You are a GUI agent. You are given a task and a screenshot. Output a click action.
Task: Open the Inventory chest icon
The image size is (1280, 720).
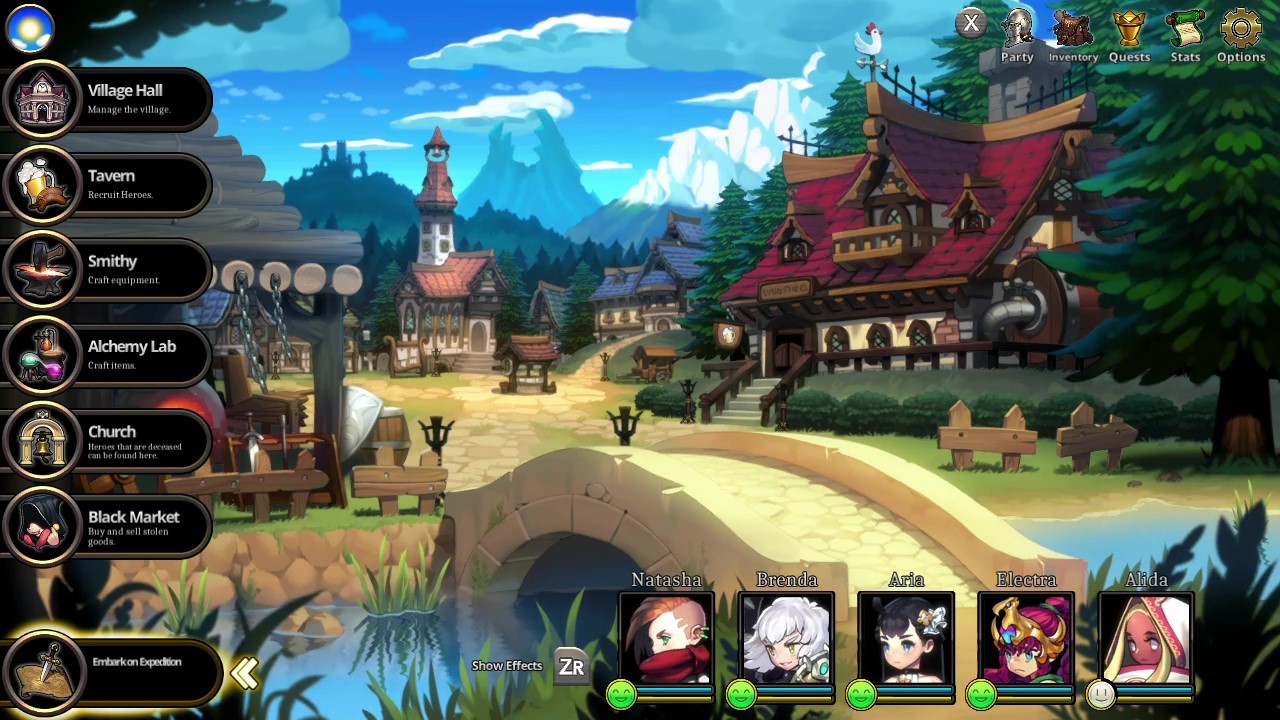coord(1072,27)
